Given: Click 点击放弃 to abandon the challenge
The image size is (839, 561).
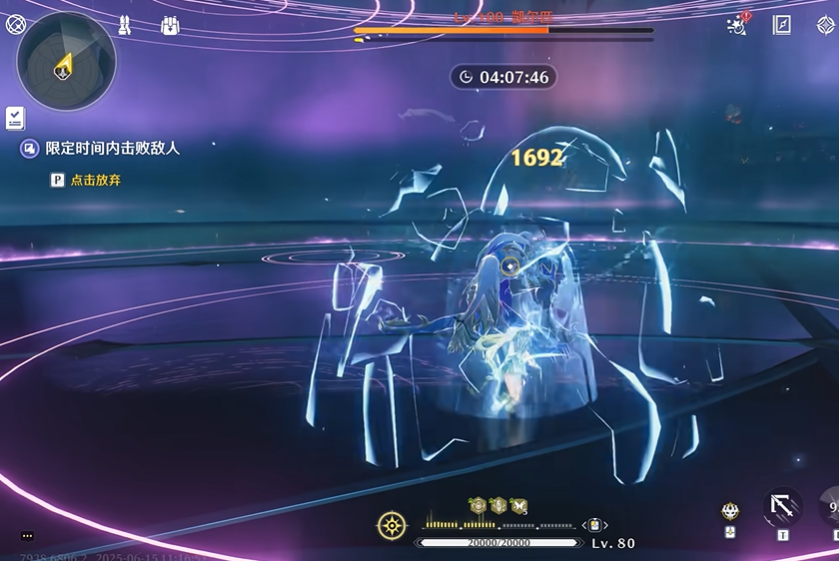Looking at the screenshot, I should [95, 181].
